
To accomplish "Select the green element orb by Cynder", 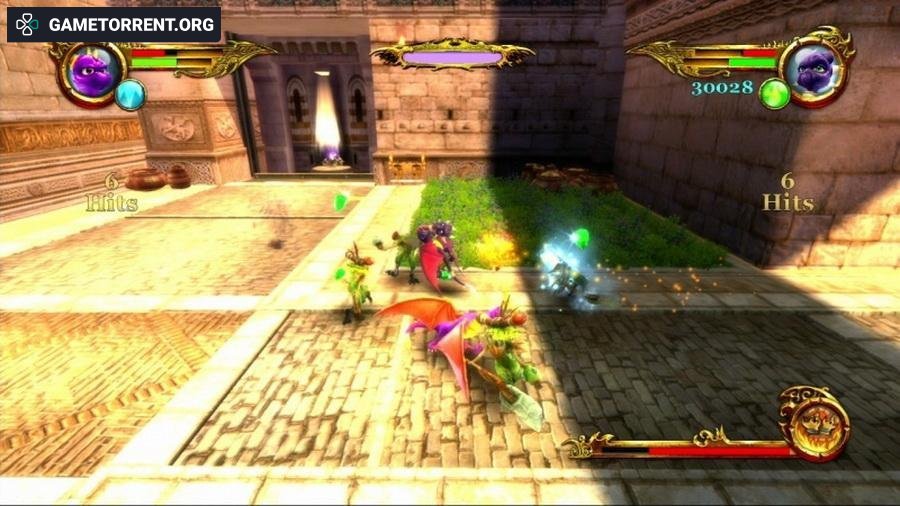I will tap(774, 94).
